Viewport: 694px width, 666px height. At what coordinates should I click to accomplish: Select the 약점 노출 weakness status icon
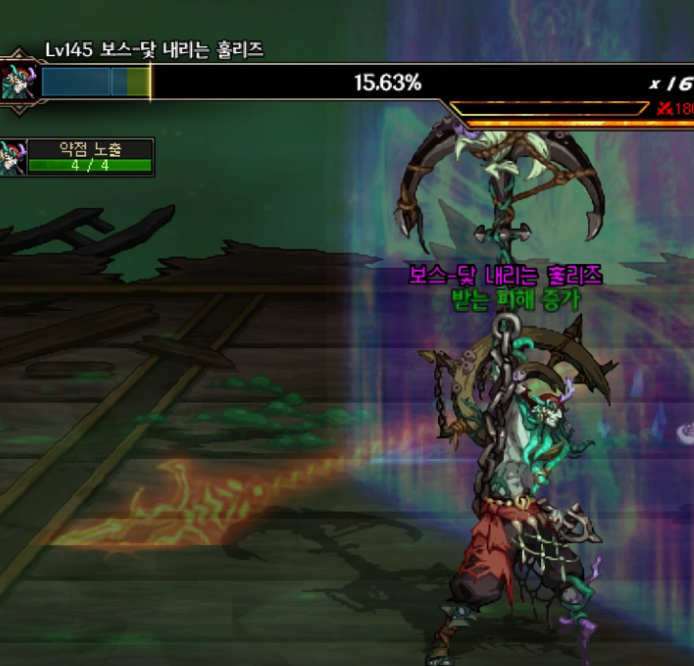tap(13, 157)
